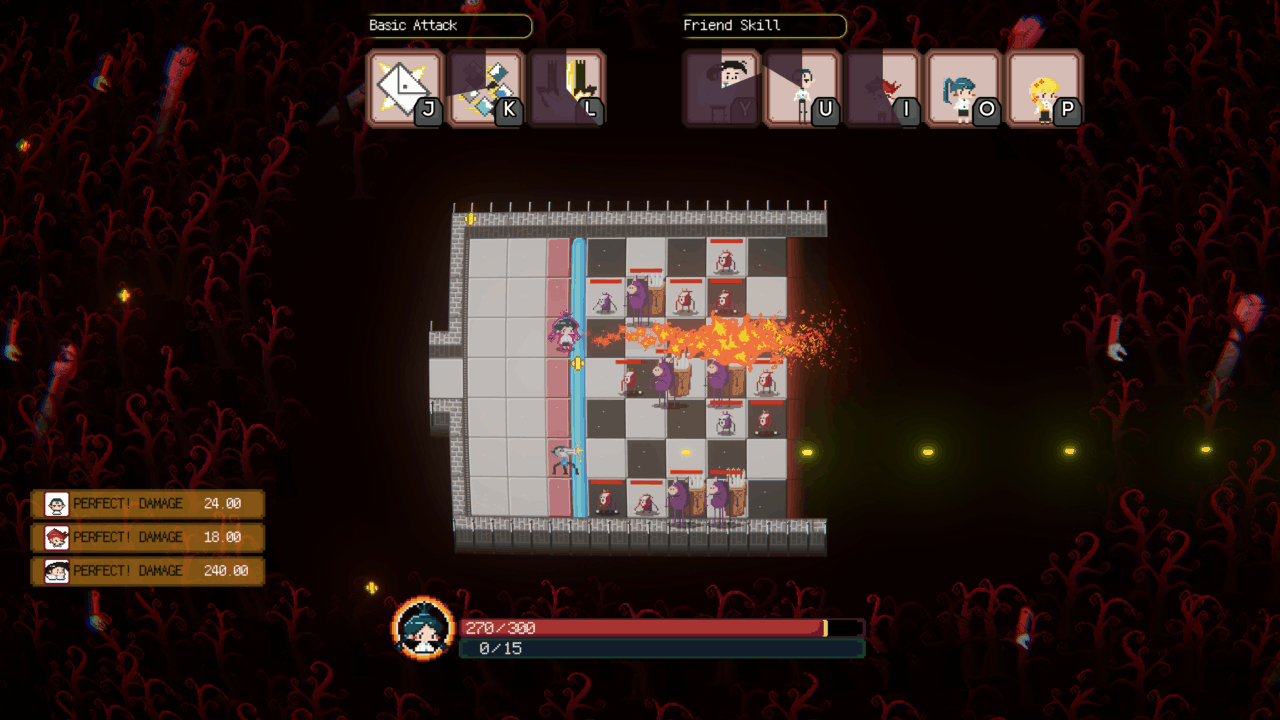Summon the tall friend in white shirt

point(803,88)
